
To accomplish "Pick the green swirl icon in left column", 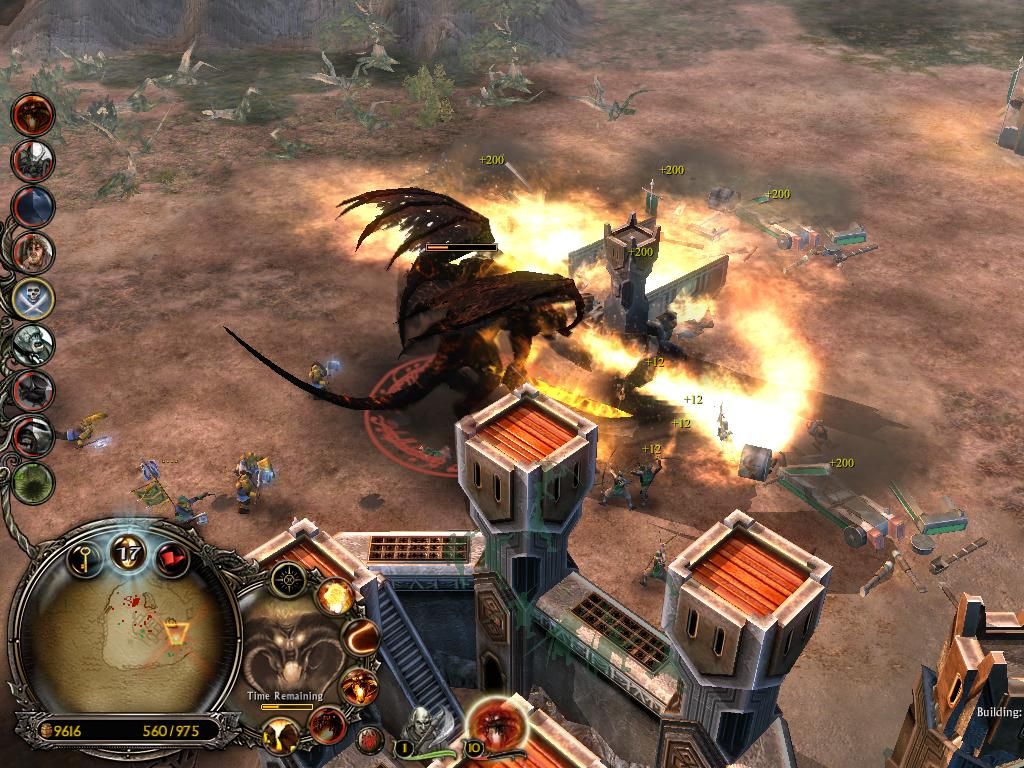I will click(x=33, y=482).
